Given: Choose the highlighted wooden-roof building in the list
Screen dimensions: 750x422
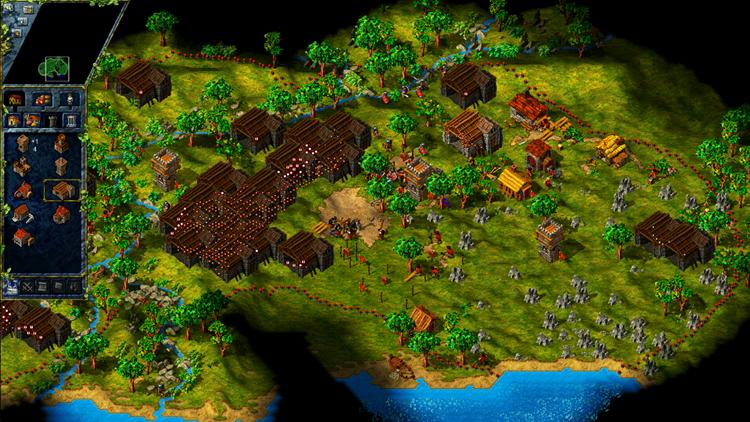Looking at the screenshot, I should [x=61, y=190].
